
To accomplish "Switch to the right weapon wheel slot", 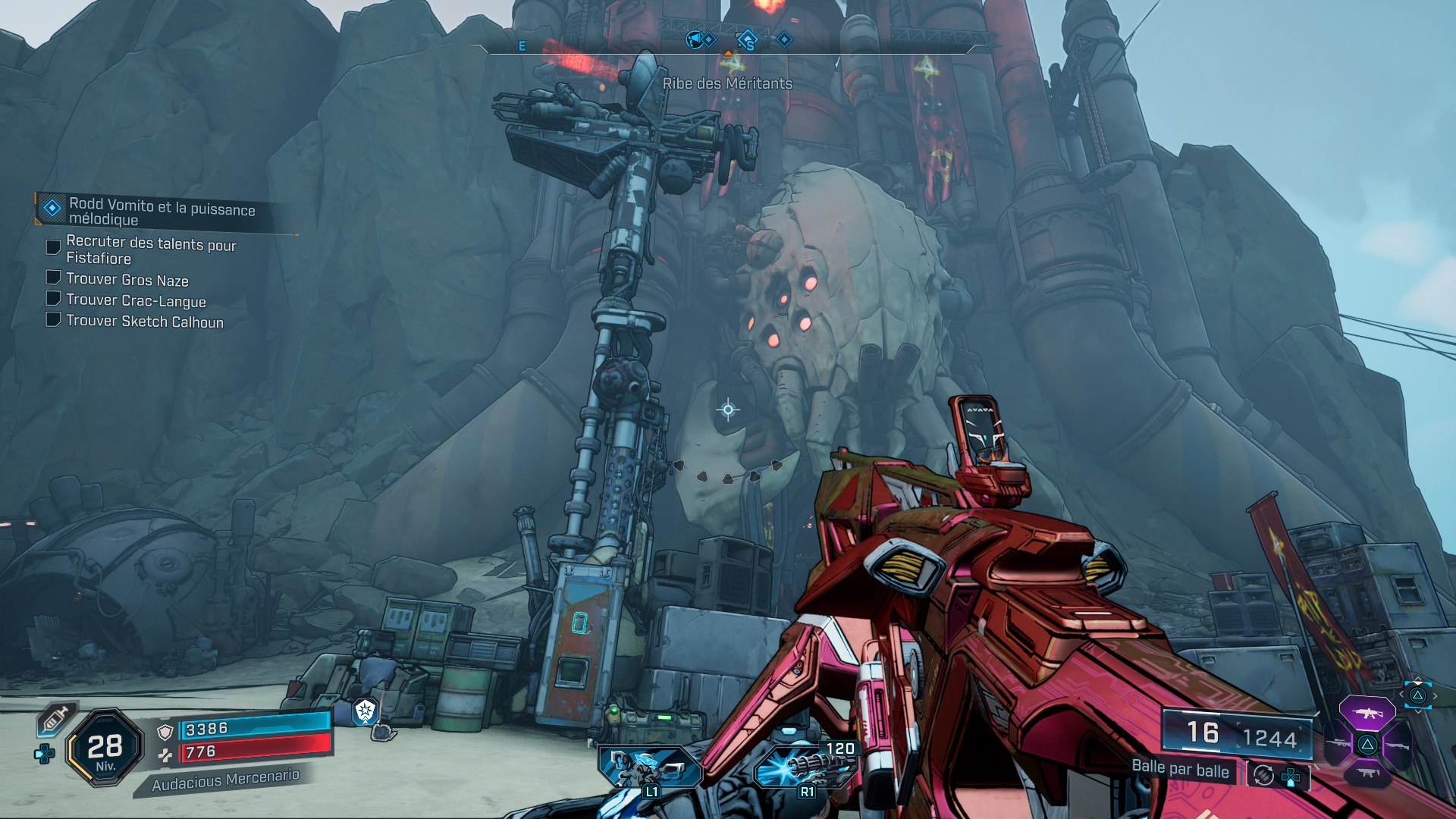I will [x=1397, y=745].
